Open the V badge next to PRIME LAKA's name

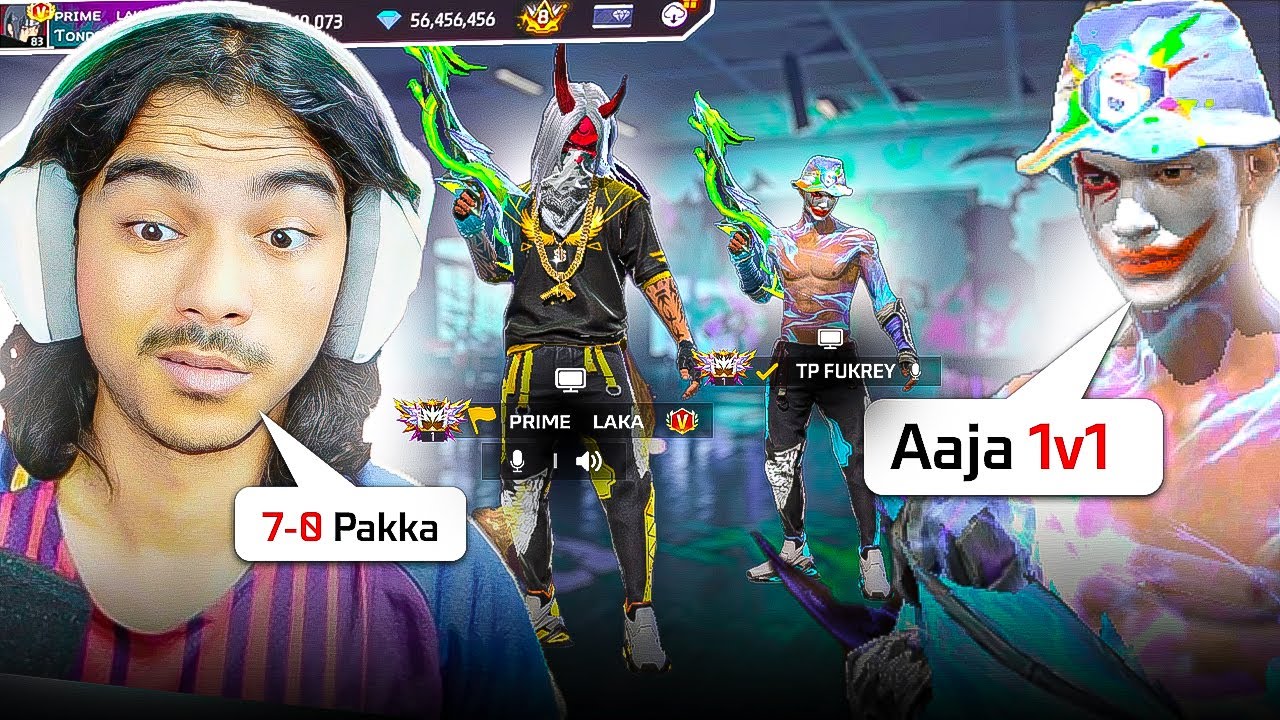click(680, 422)
